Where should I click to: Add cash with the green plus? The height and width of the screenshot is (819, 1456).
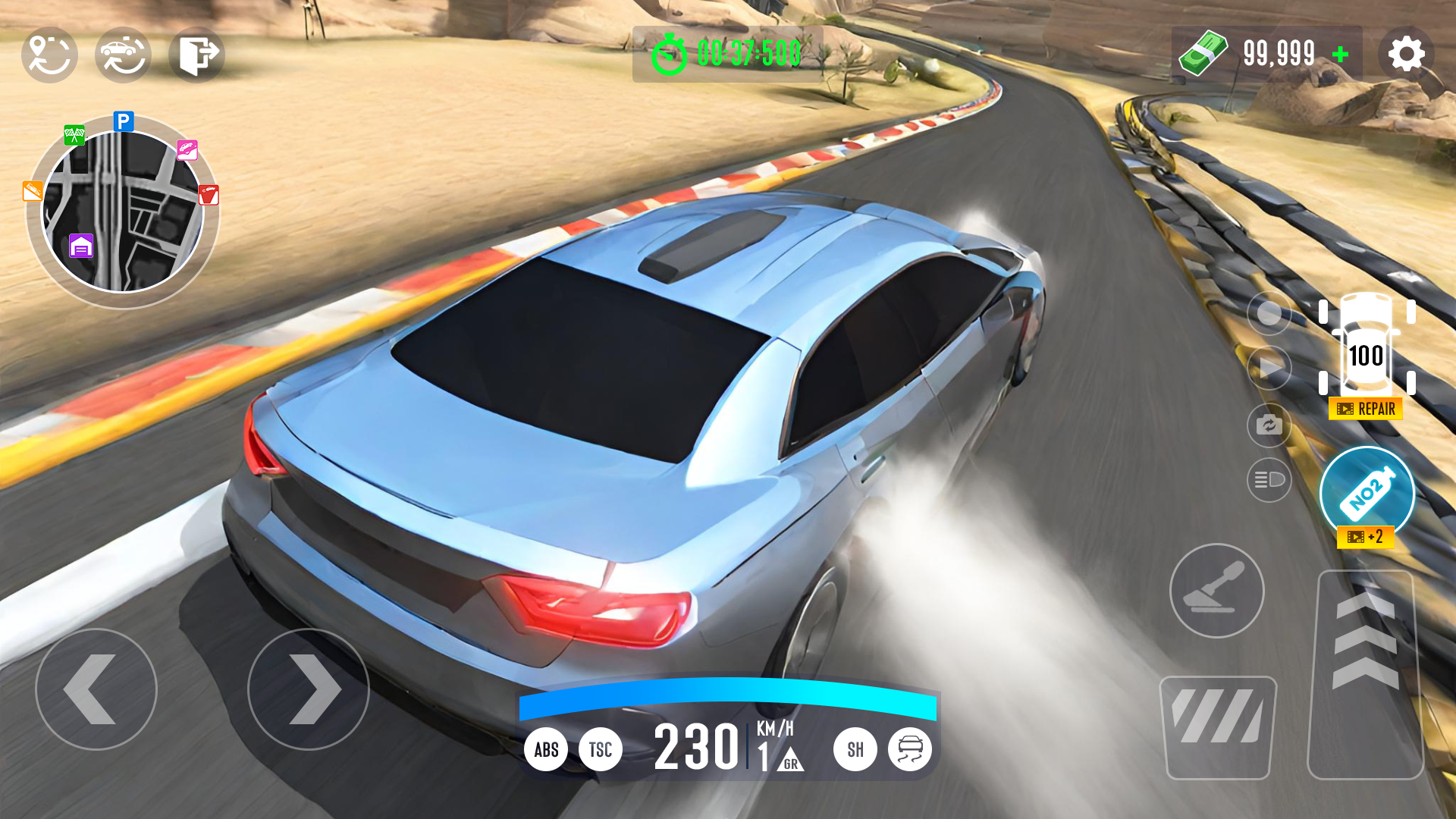coord(1339,53)
